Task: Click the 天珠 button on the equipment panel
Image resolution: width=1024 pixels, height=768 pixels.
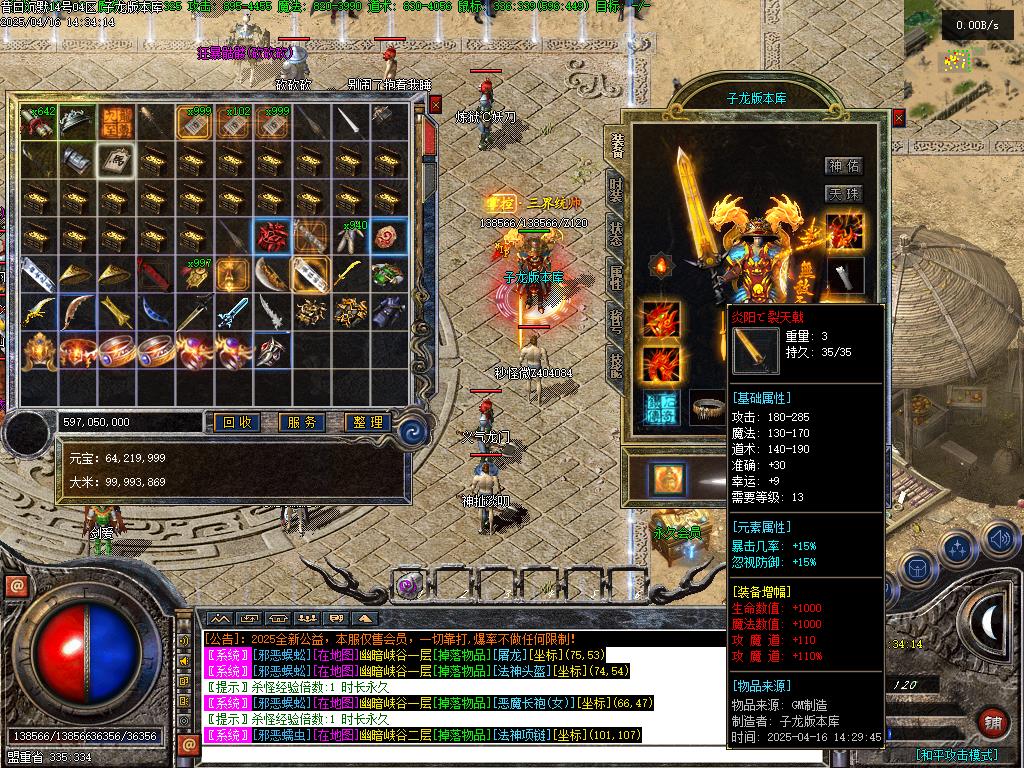Action: click(844, 193)
